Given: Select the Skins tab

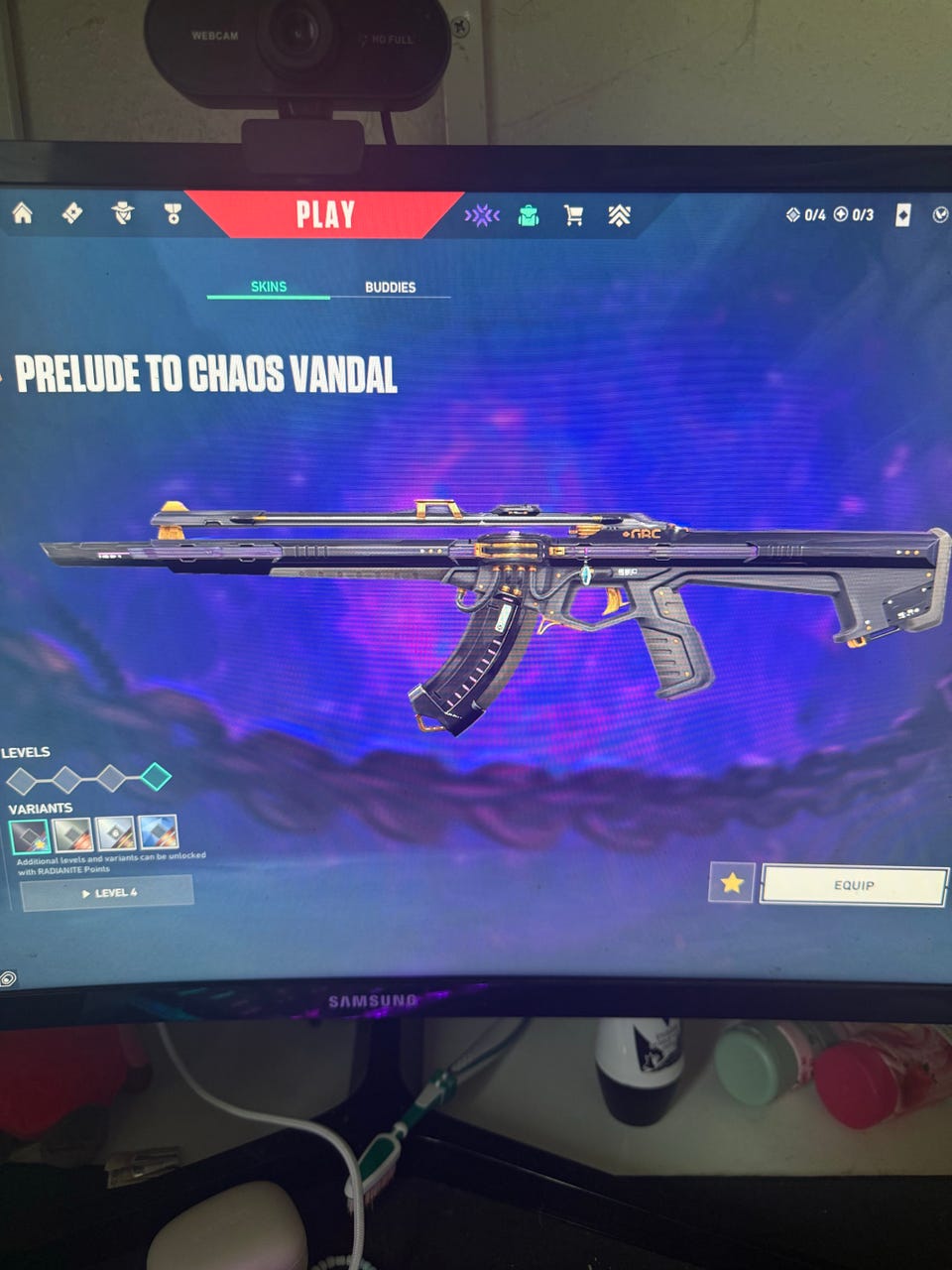Looking at the screenshot, I should tap(268, 287).
